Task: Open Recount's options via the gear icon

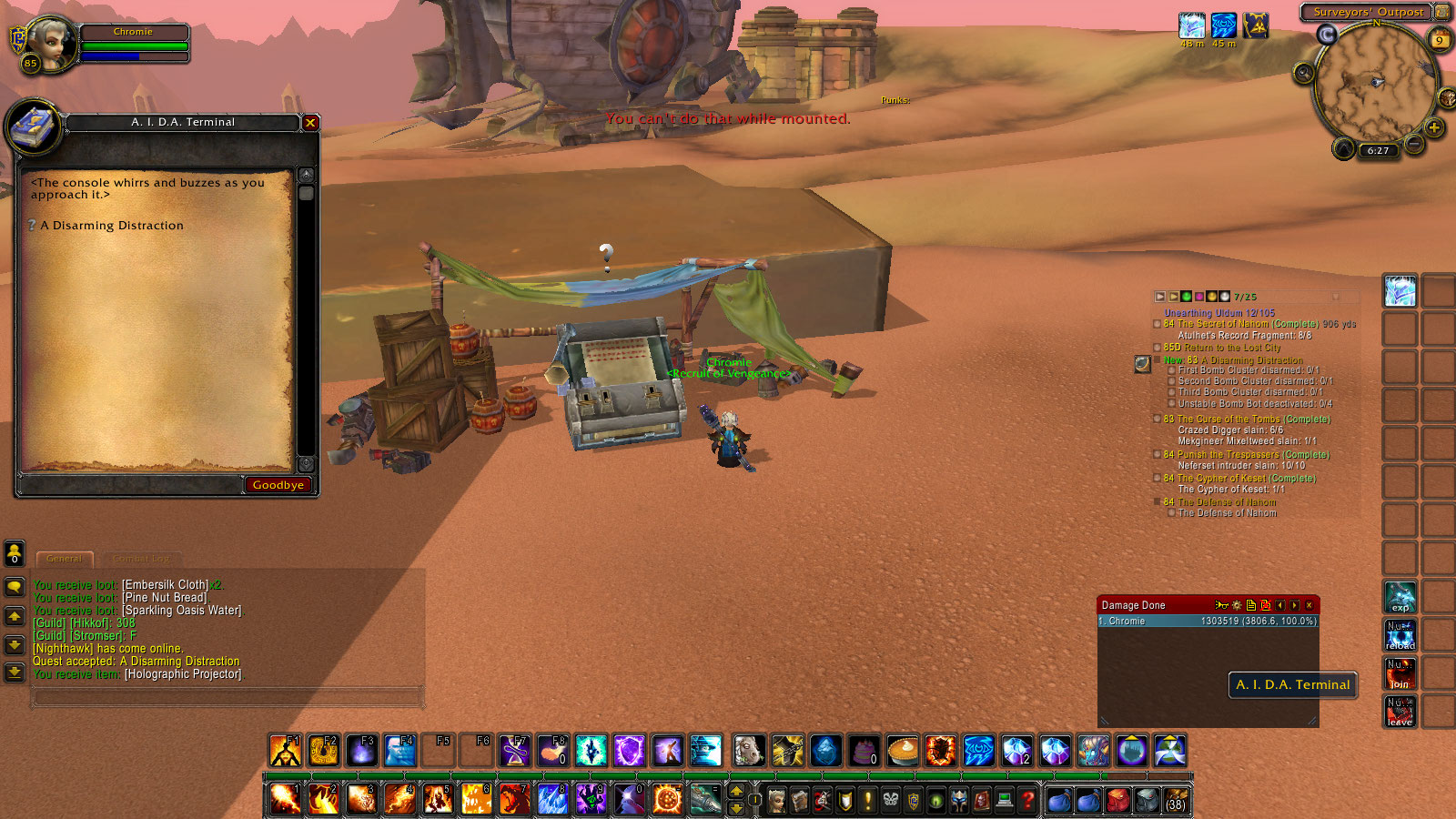Action: tap(1234, 604)
